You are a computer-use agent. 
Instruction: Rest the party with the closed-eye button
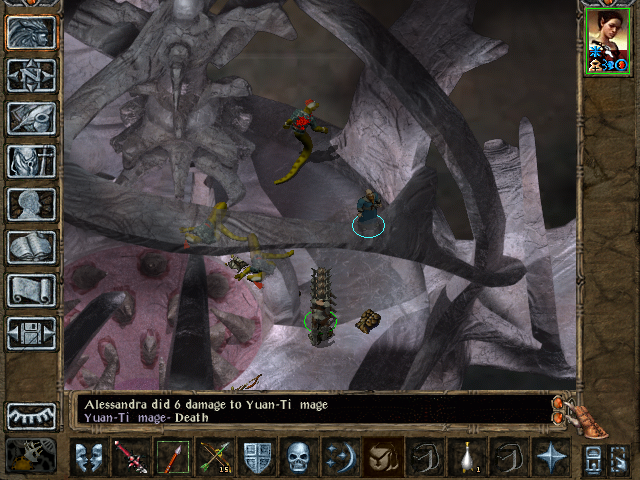point(31,415)
